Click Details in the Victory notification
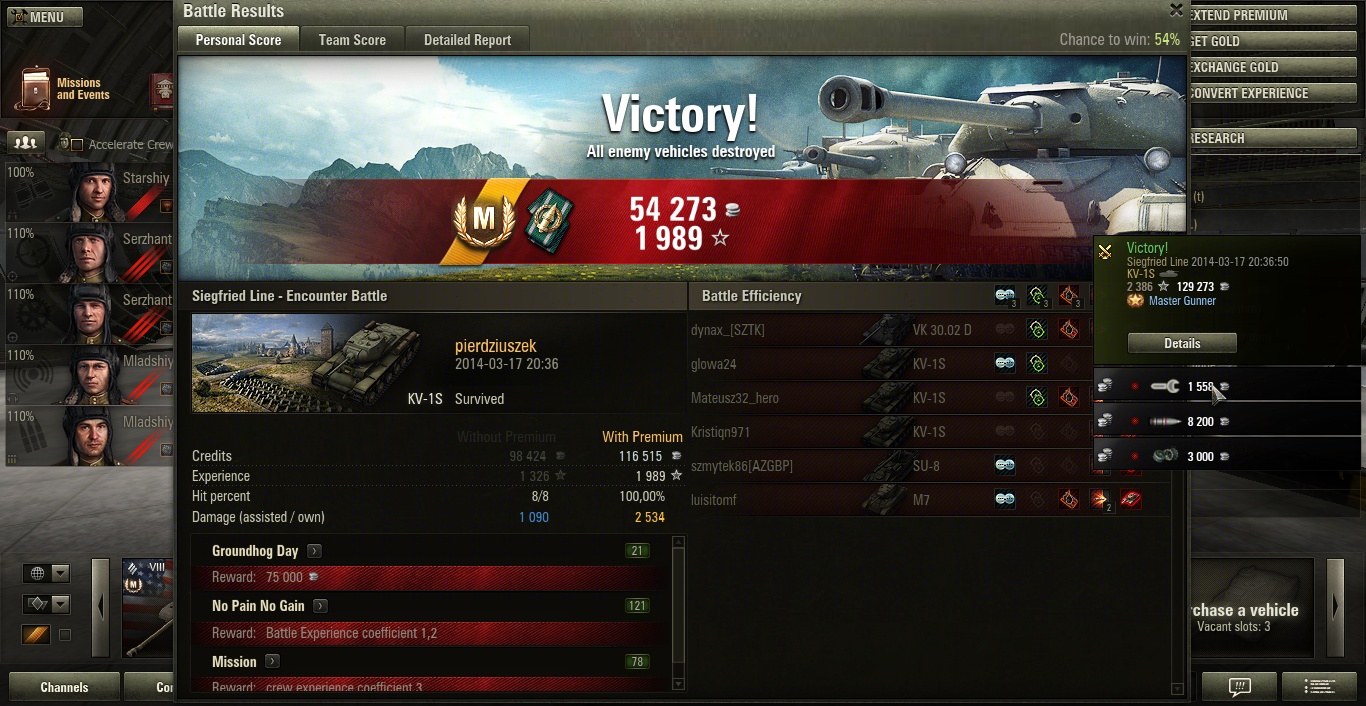This screenshot has width=1366, height=706. (x=1182, y=343)
